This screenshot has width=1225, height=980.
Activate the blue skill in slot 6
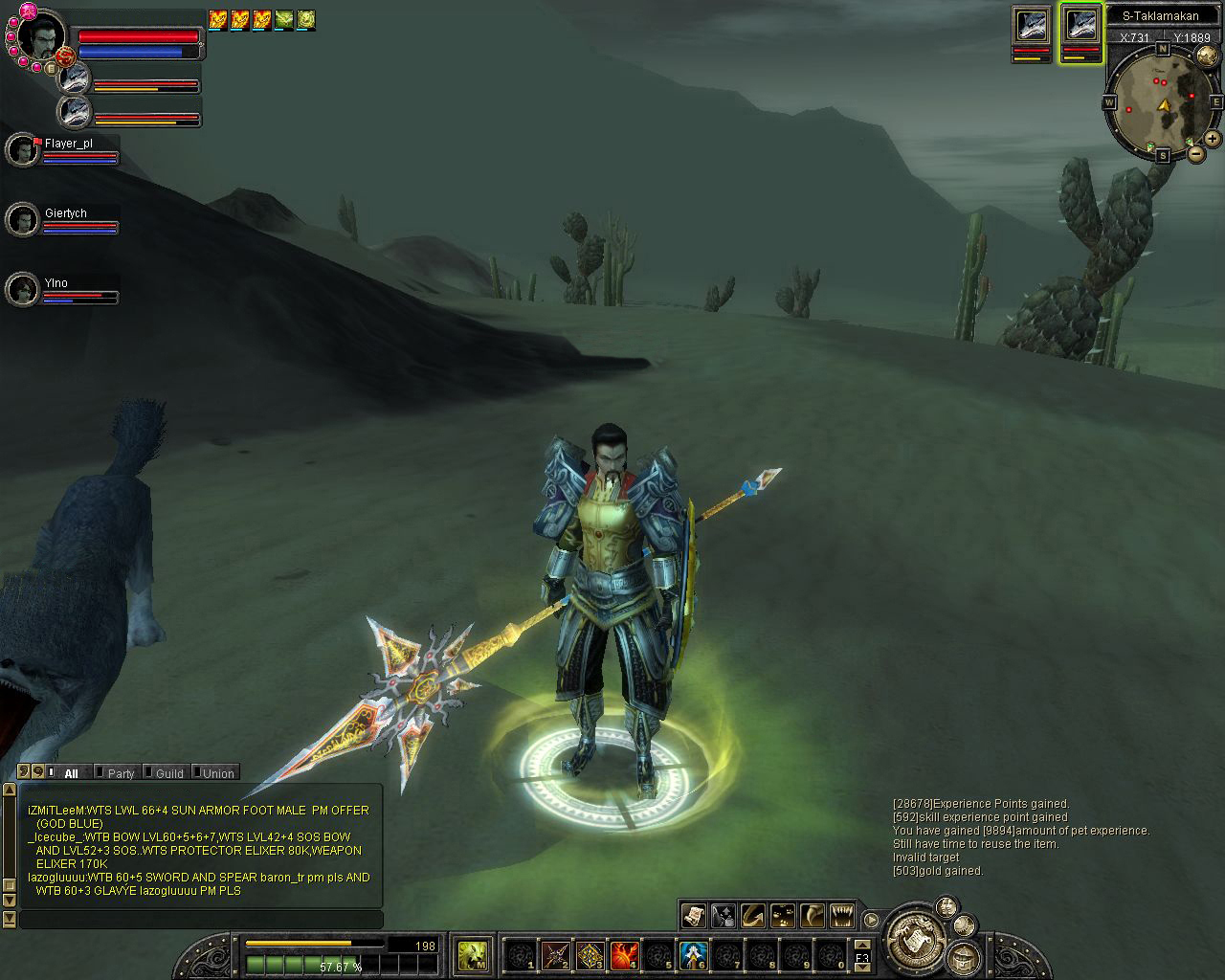[693, 955]
